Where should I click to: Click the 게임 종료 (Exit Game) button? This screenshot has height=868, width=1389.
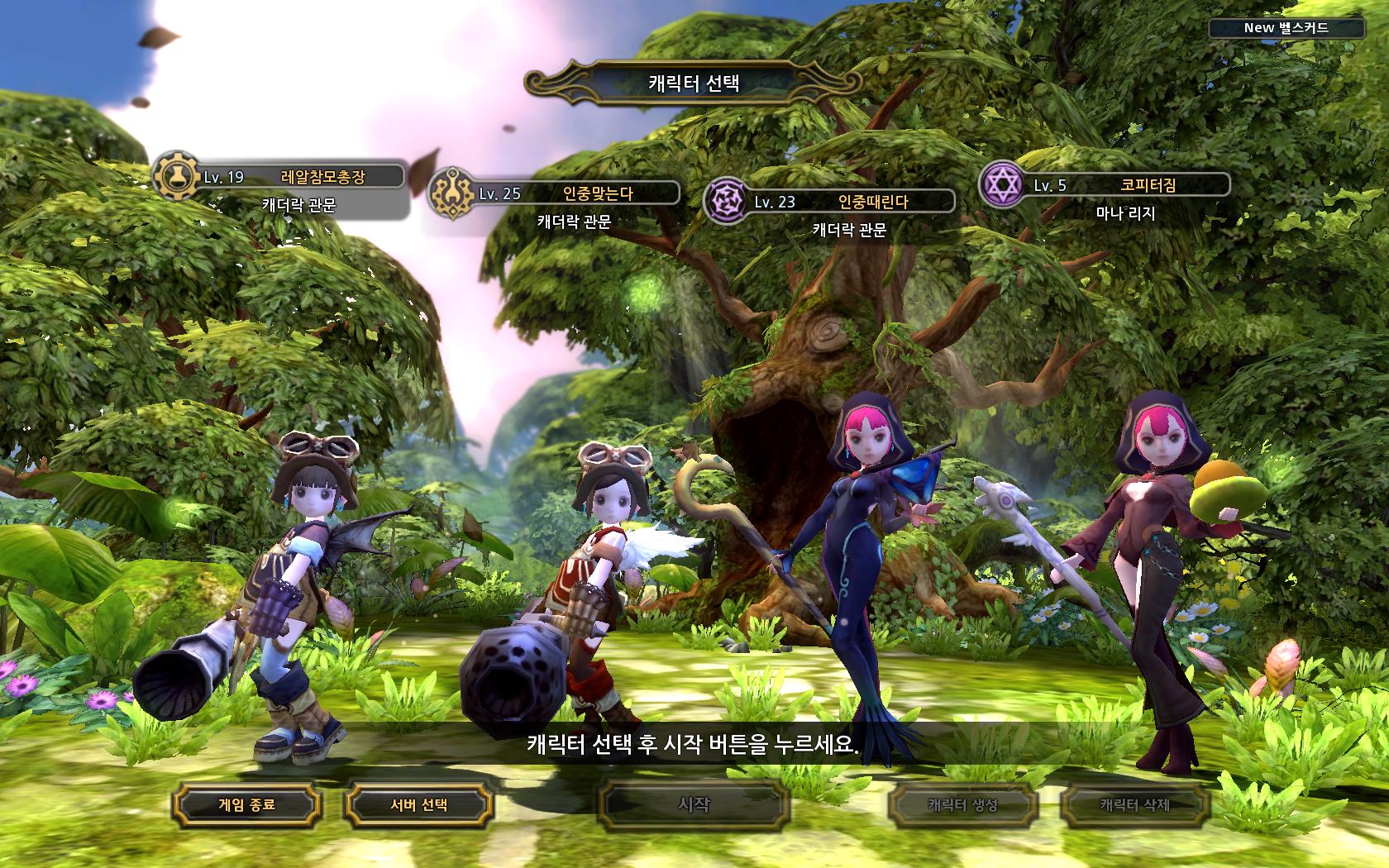(246, 804)
